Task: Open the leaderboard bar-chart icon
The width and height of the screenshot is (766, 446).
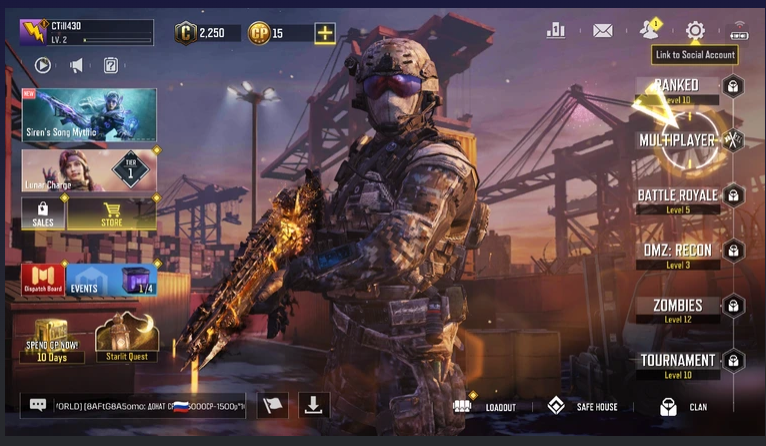Action: [556, 30]
